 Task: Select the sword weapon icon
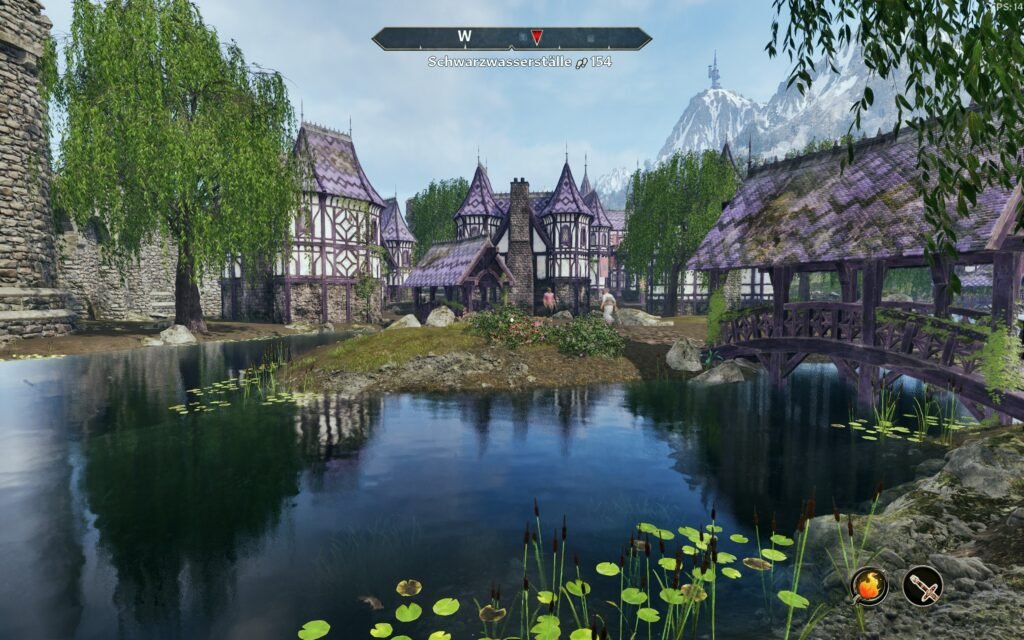pos(922,586)
